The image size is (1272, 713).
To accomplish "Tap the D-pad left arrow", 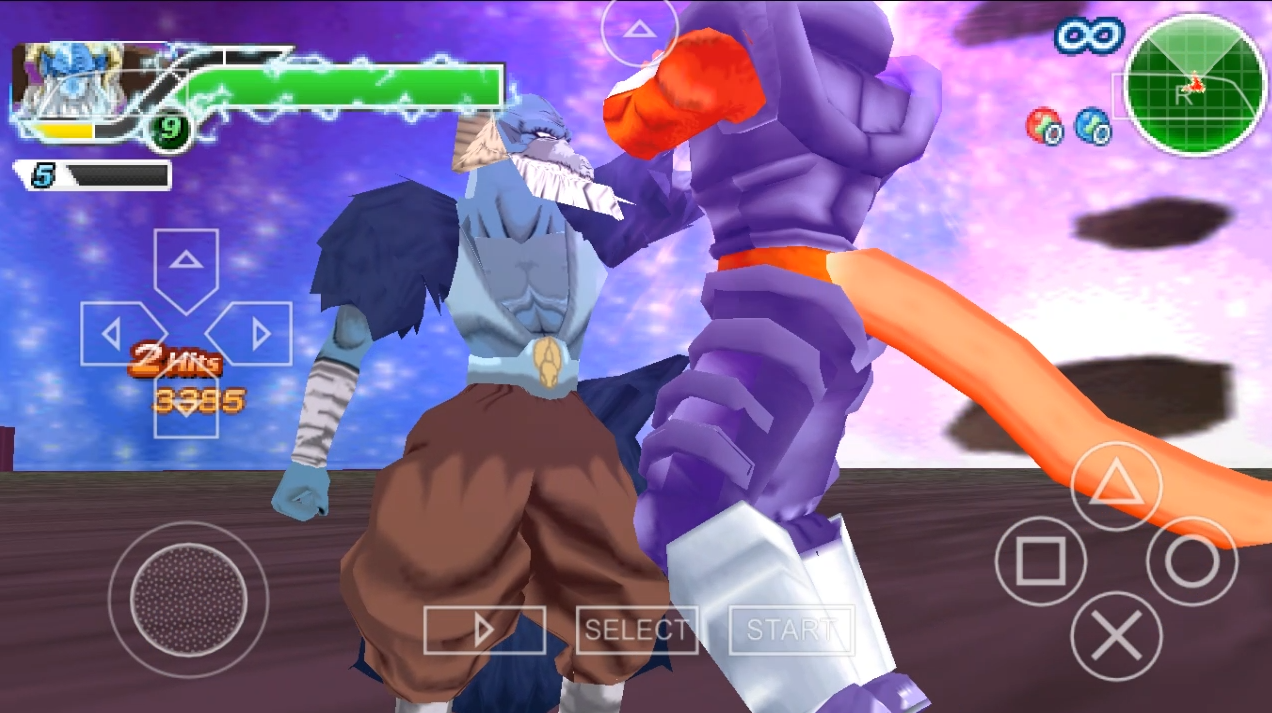I will pyautogui.click(x=112, y=334).
